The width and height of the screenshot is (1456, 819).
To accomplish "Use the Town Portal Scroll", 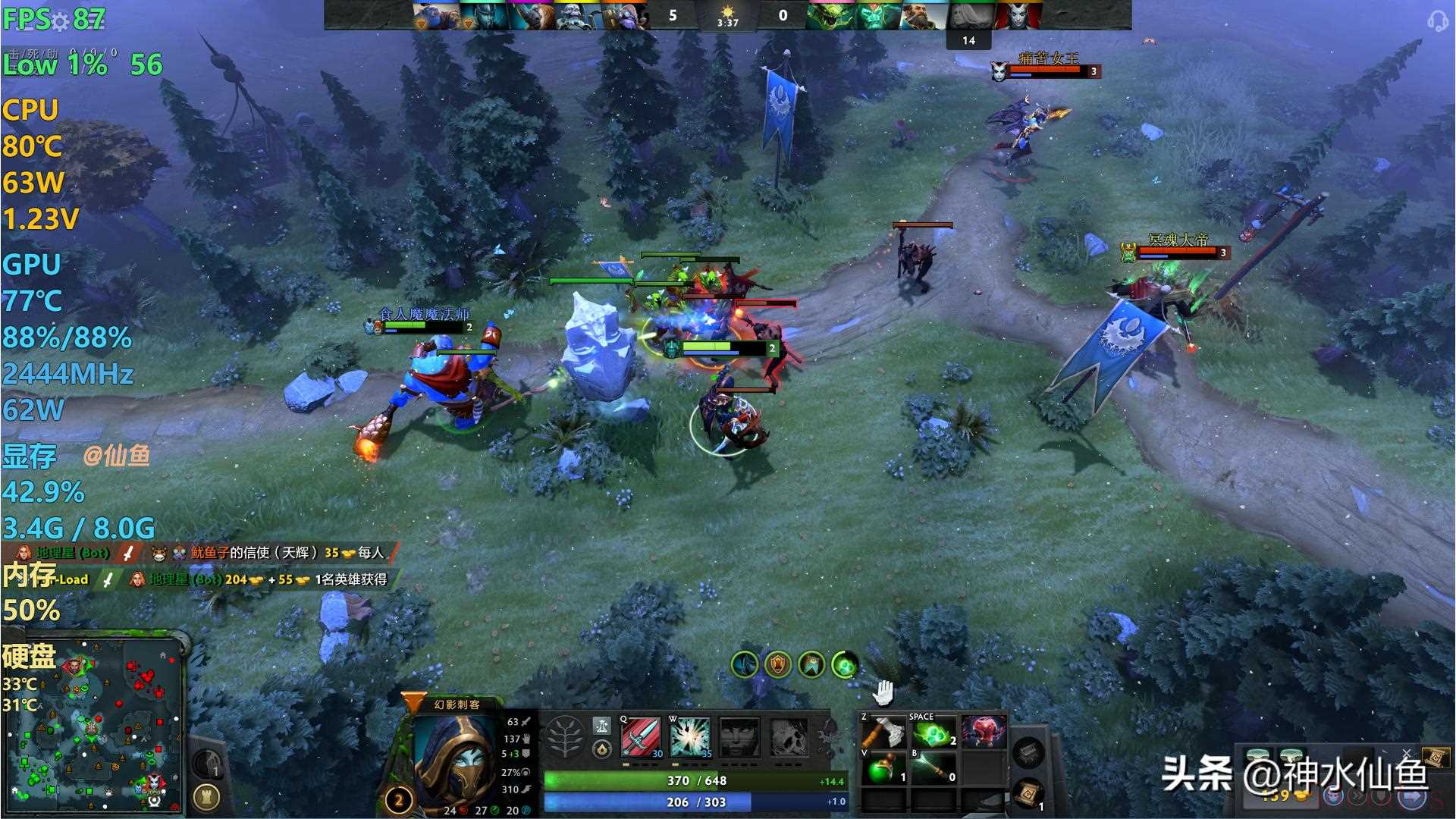I will tap(1029, 792).
